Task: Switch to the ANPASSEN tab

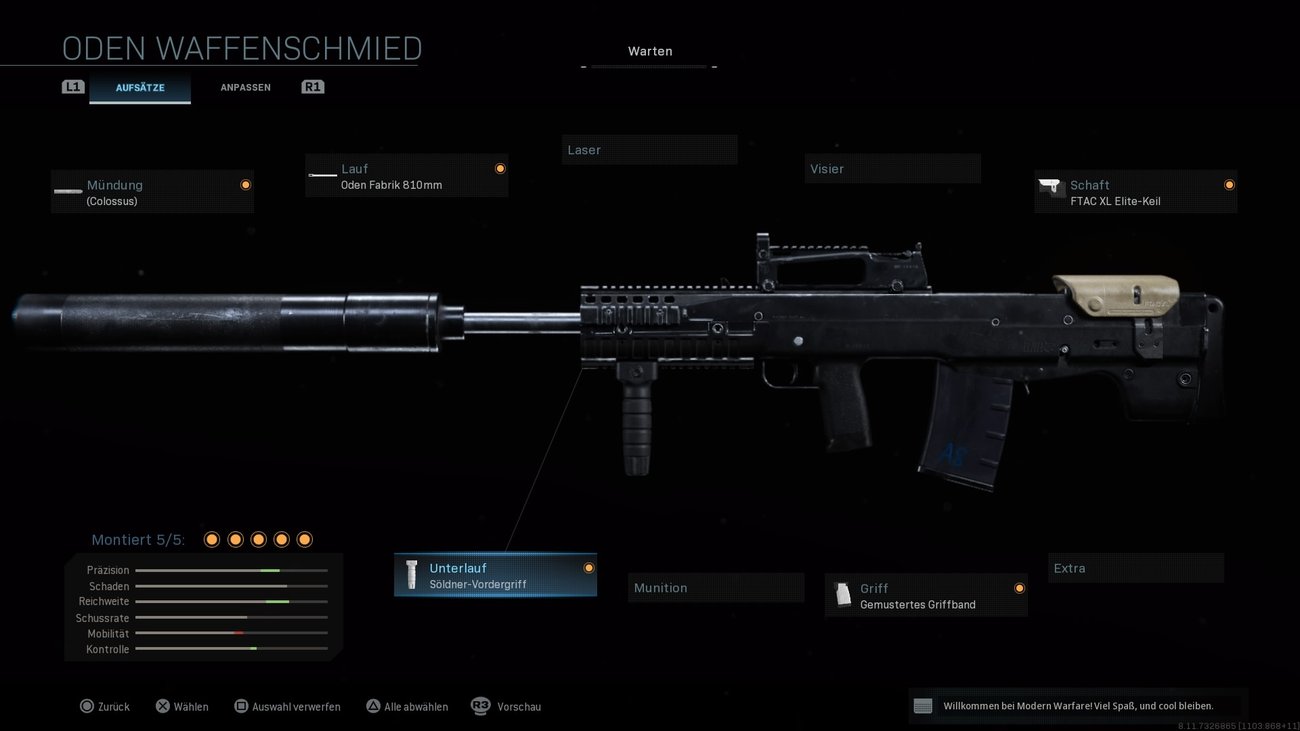Action: pos(245,87)
